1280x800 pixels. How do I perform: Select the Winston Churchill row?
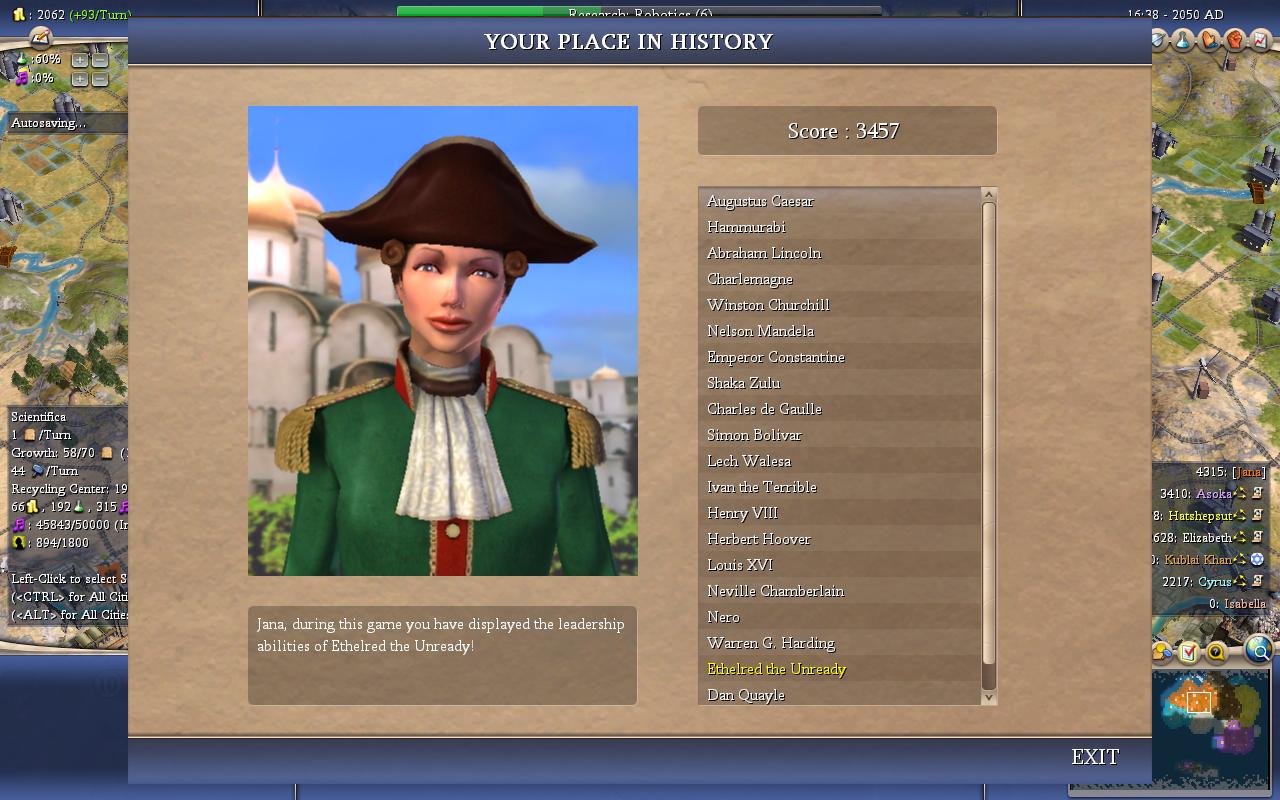[x=768, y=305]
